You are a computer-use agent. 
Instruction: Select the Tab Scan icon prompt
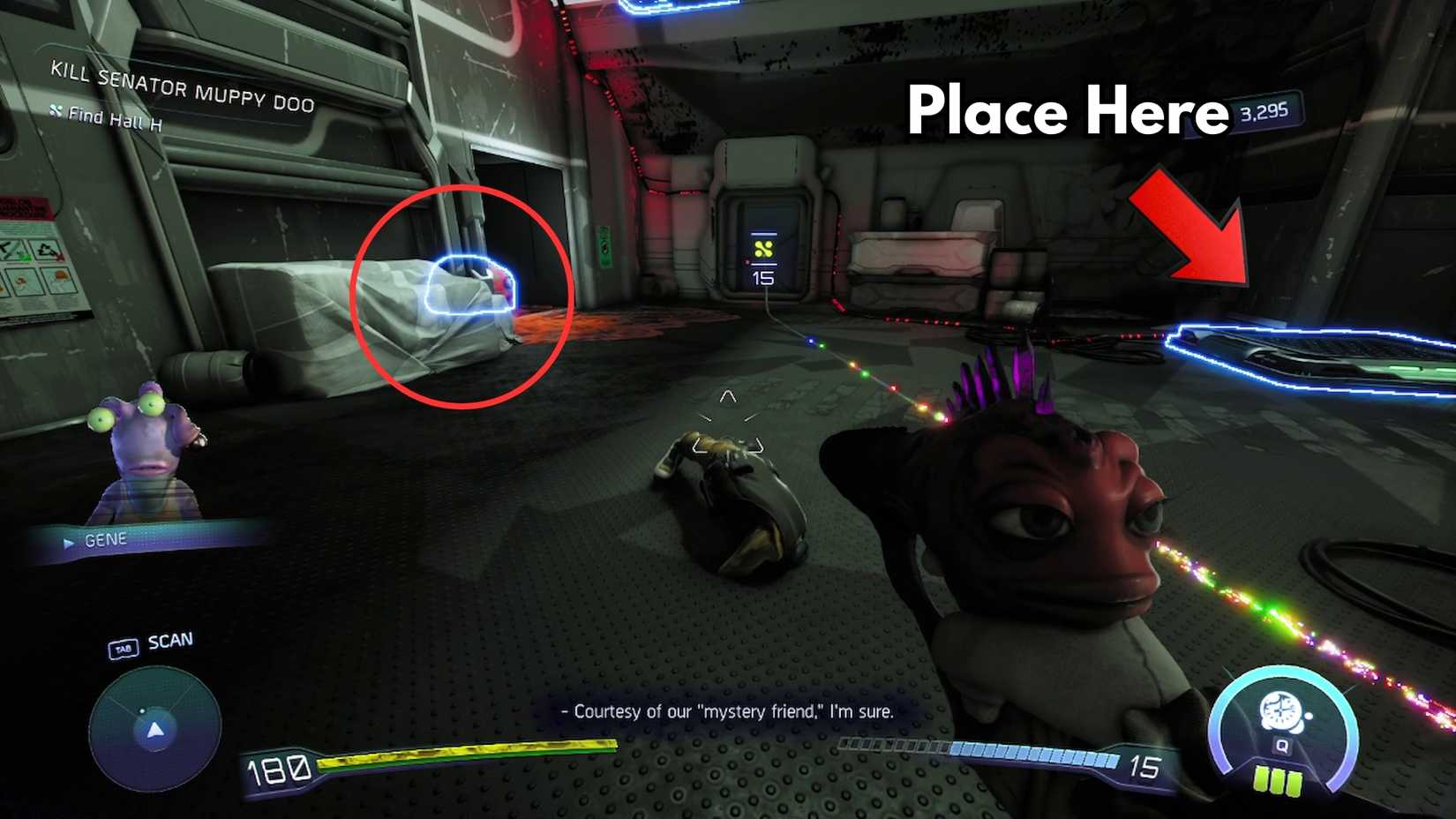click(123, 646)
